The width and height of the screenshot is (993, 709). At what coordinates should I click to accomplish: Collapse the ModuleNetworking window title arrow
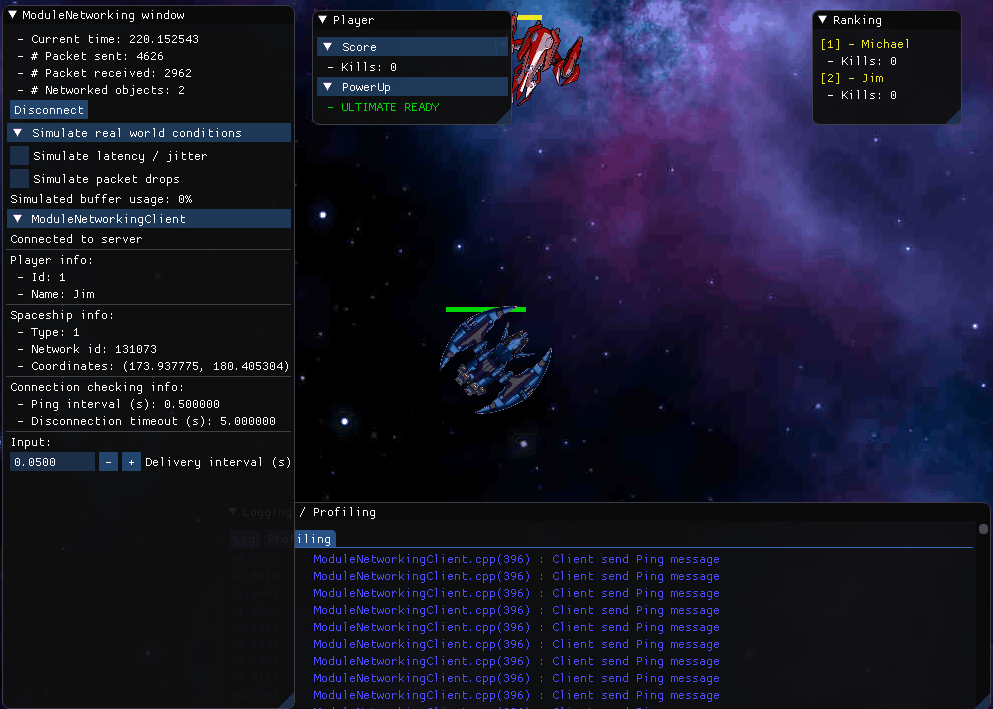click(x=12, y=16)
